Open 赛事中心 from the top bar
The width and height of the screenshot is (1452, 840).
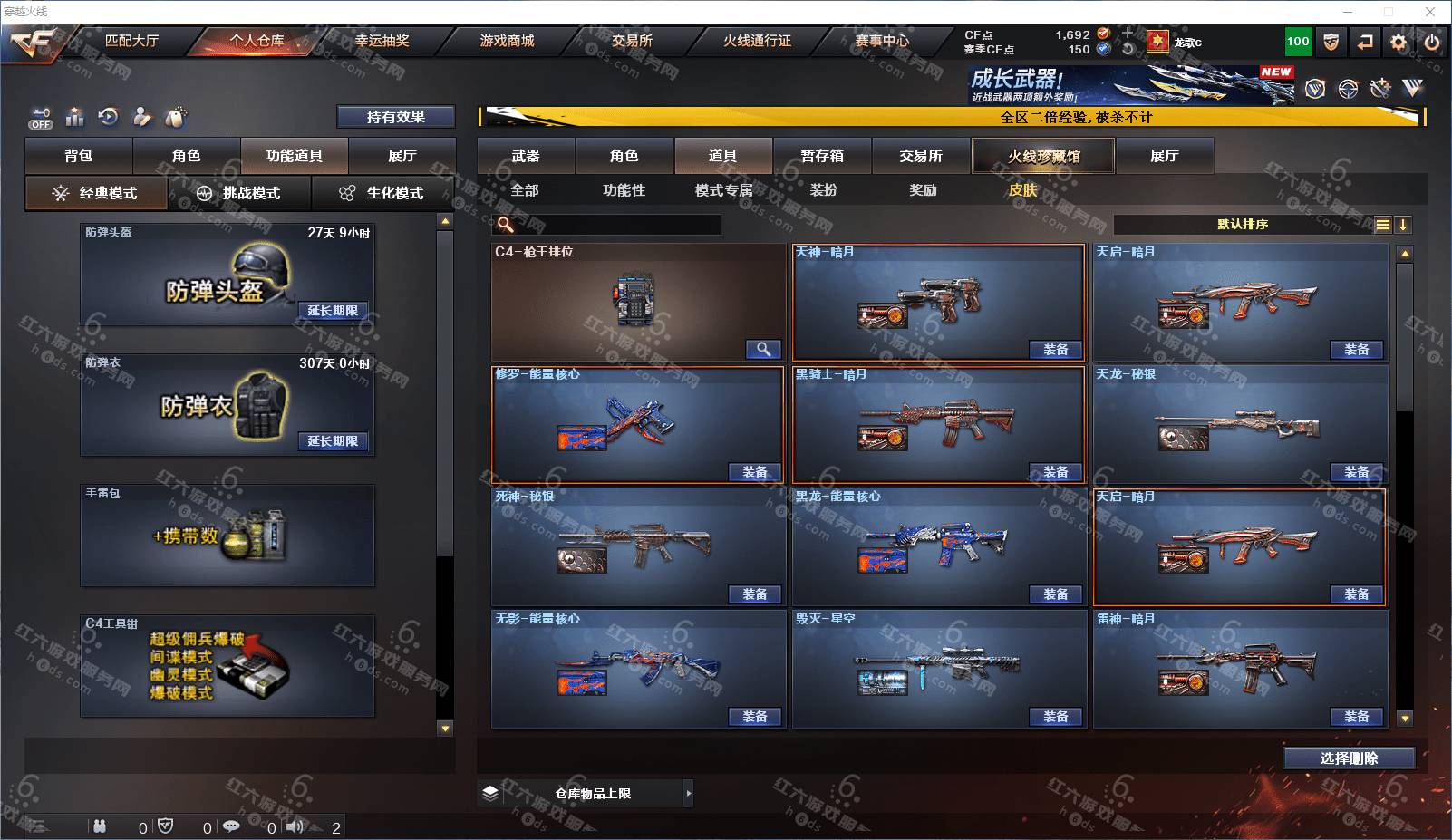(882, 41)
